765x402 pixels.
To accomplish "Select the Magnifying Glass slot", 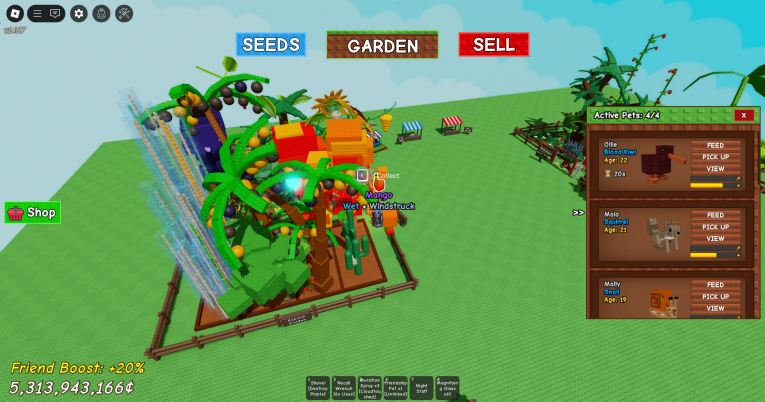I will click(x=447, y=388).
